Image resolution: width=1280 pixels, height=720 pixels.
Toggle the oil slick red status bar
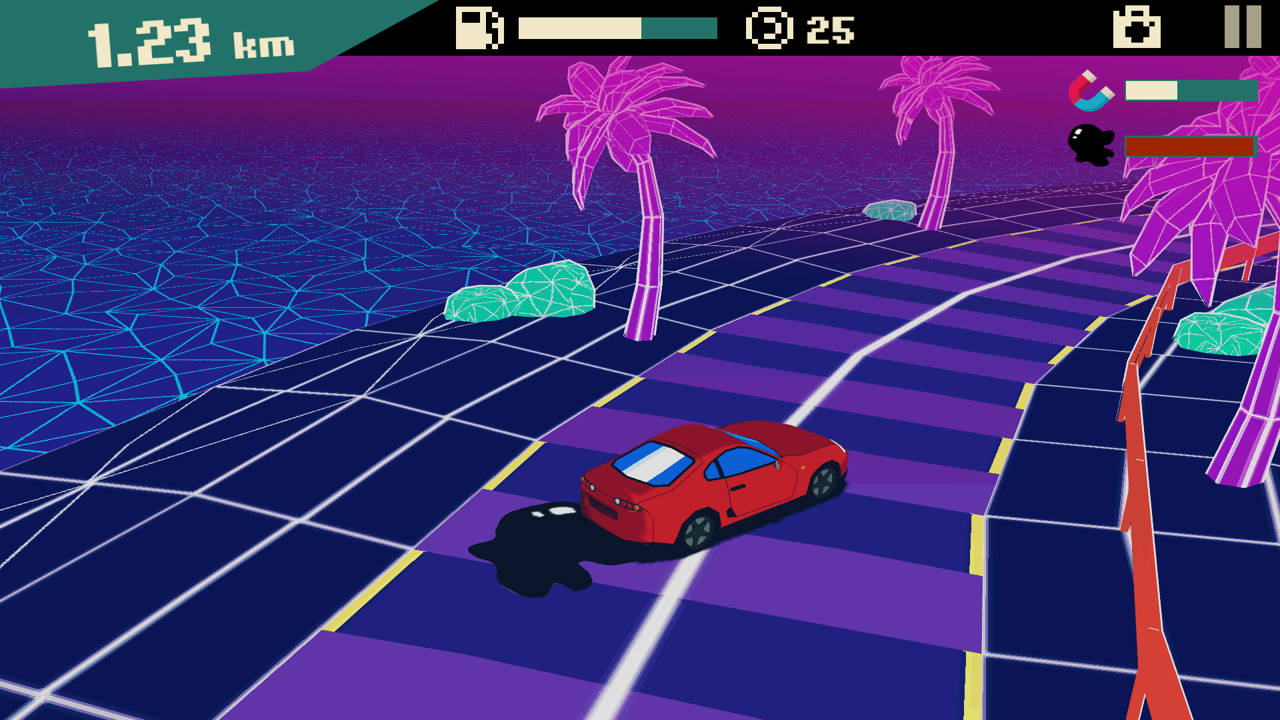point(1192,146)
